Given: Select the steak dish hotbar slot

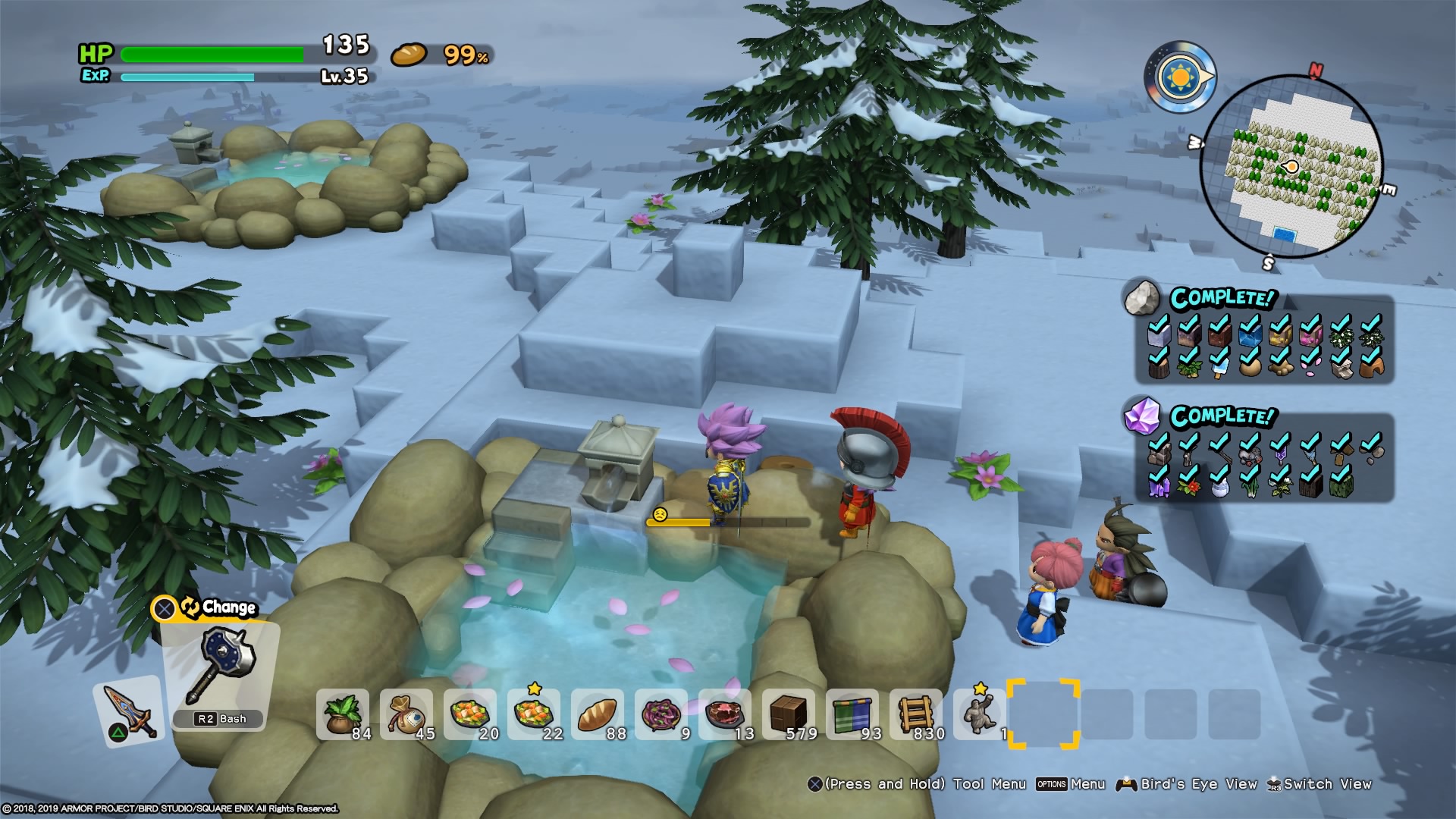Looking at the screenshot, I should tap(726, 715).
